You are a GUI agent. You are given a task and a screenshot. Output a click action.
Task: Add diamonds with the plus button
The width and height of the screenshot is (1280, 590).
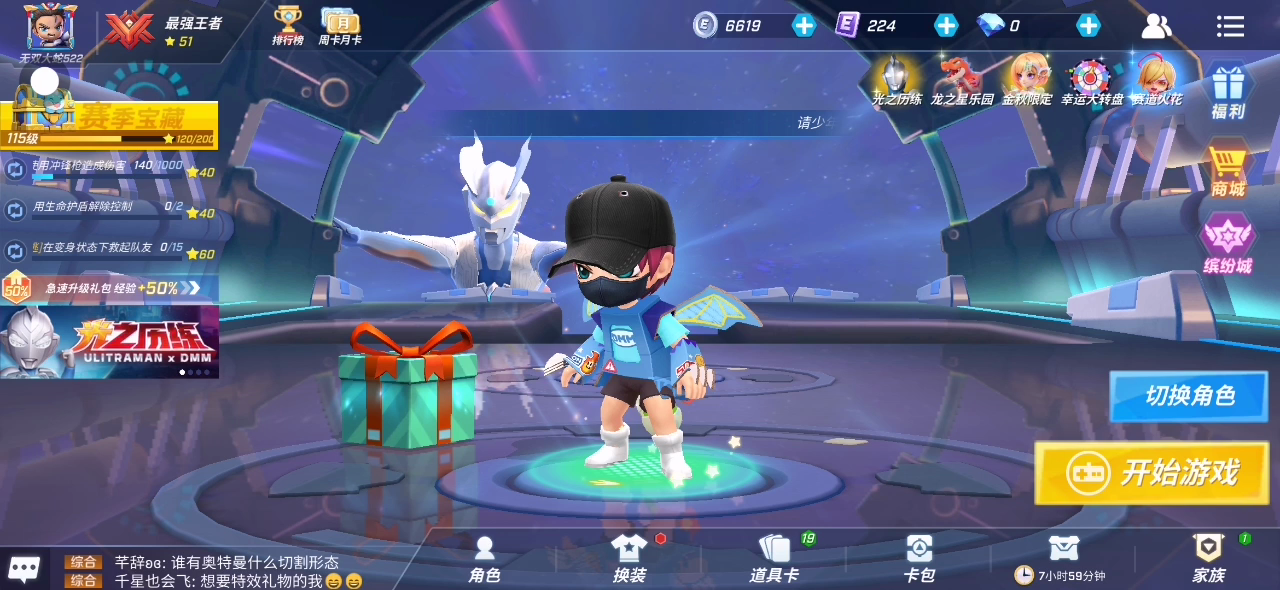[1088, 26]
